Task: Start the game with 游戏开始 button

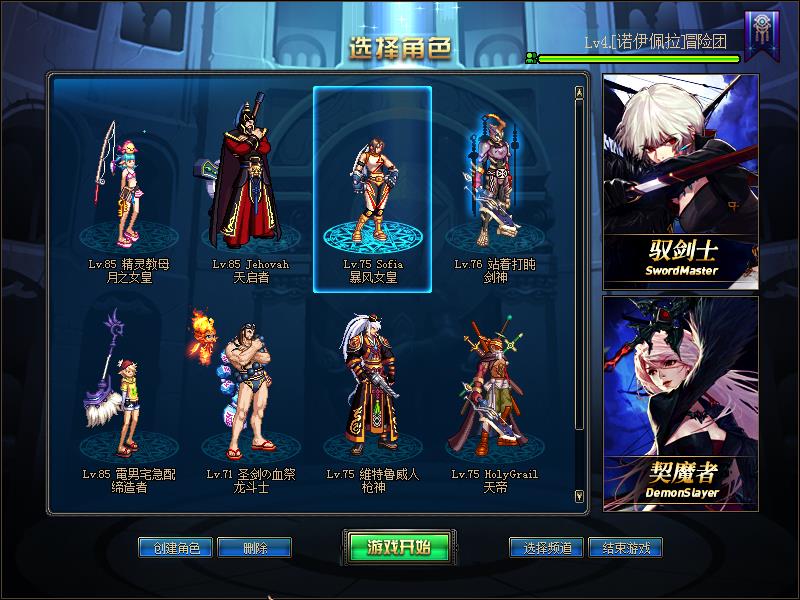Action: click(x=399, y=547)
